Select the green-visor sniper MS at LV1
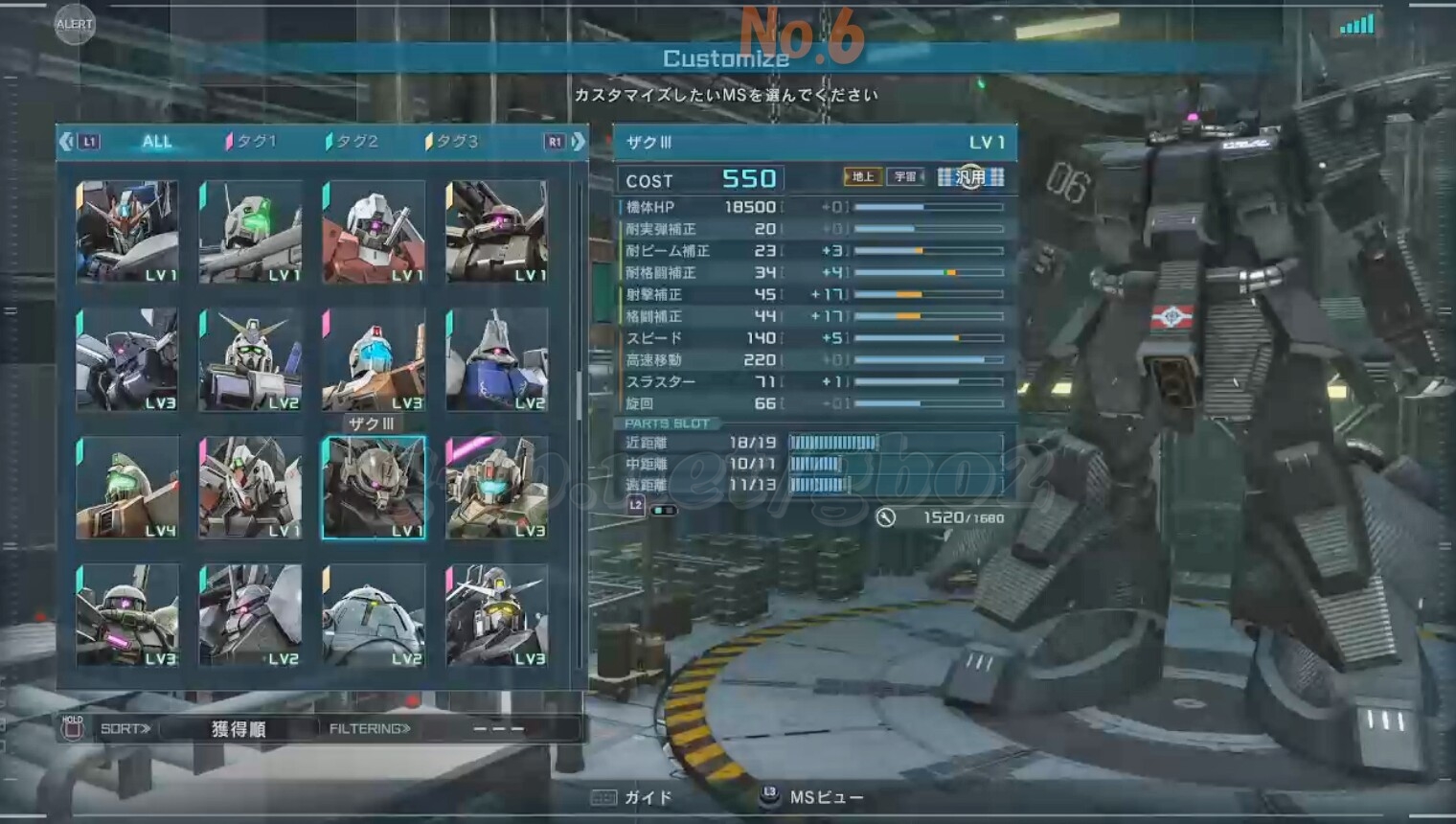 pos(250,232)
